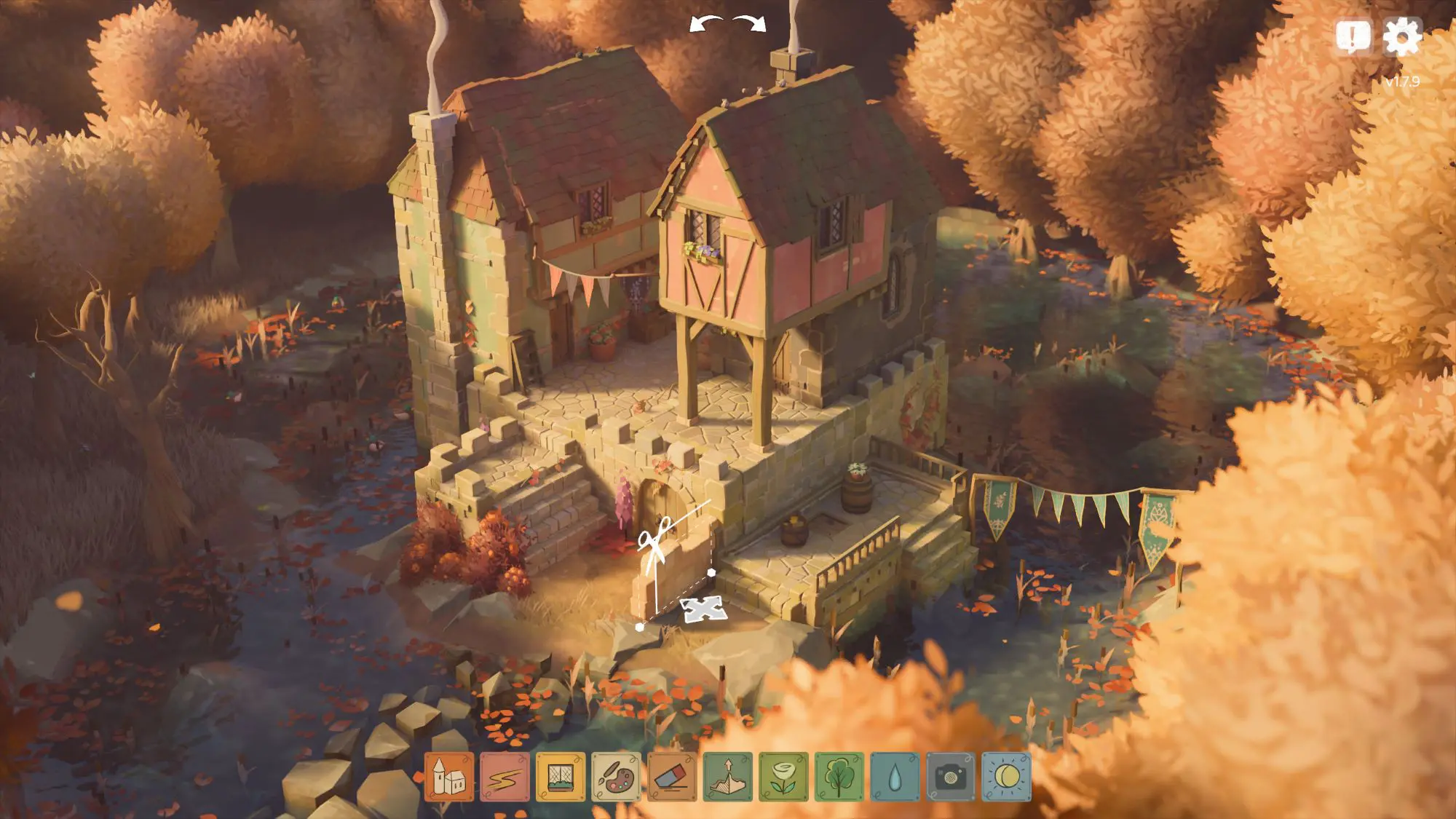Redo the undone action
The height and width of the screenshot is (819, 1456).
[x=751, y=24]
